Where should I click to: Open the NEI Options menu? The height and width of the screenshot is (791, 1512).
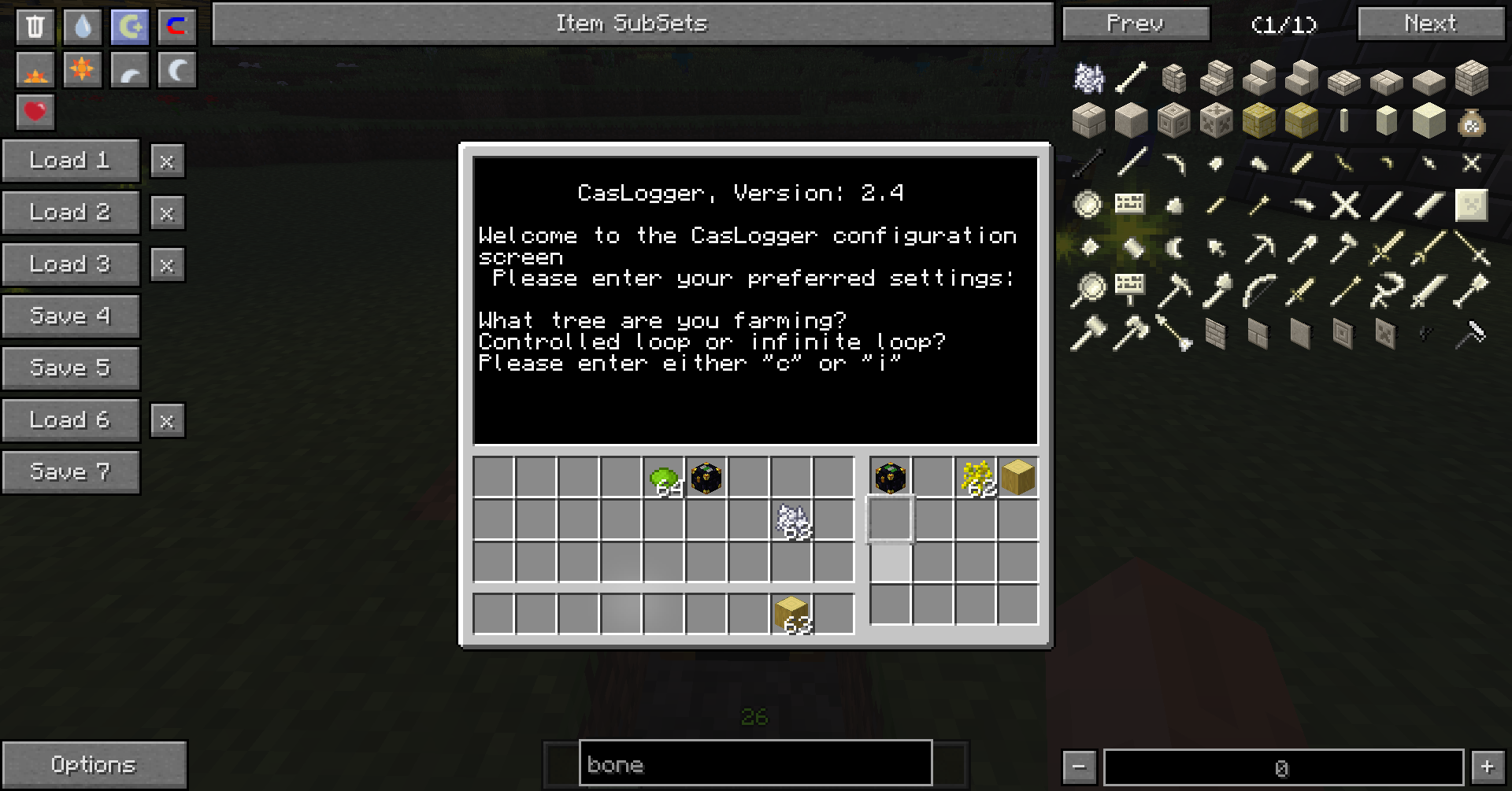pyautogui.click(x=94, y=764)
